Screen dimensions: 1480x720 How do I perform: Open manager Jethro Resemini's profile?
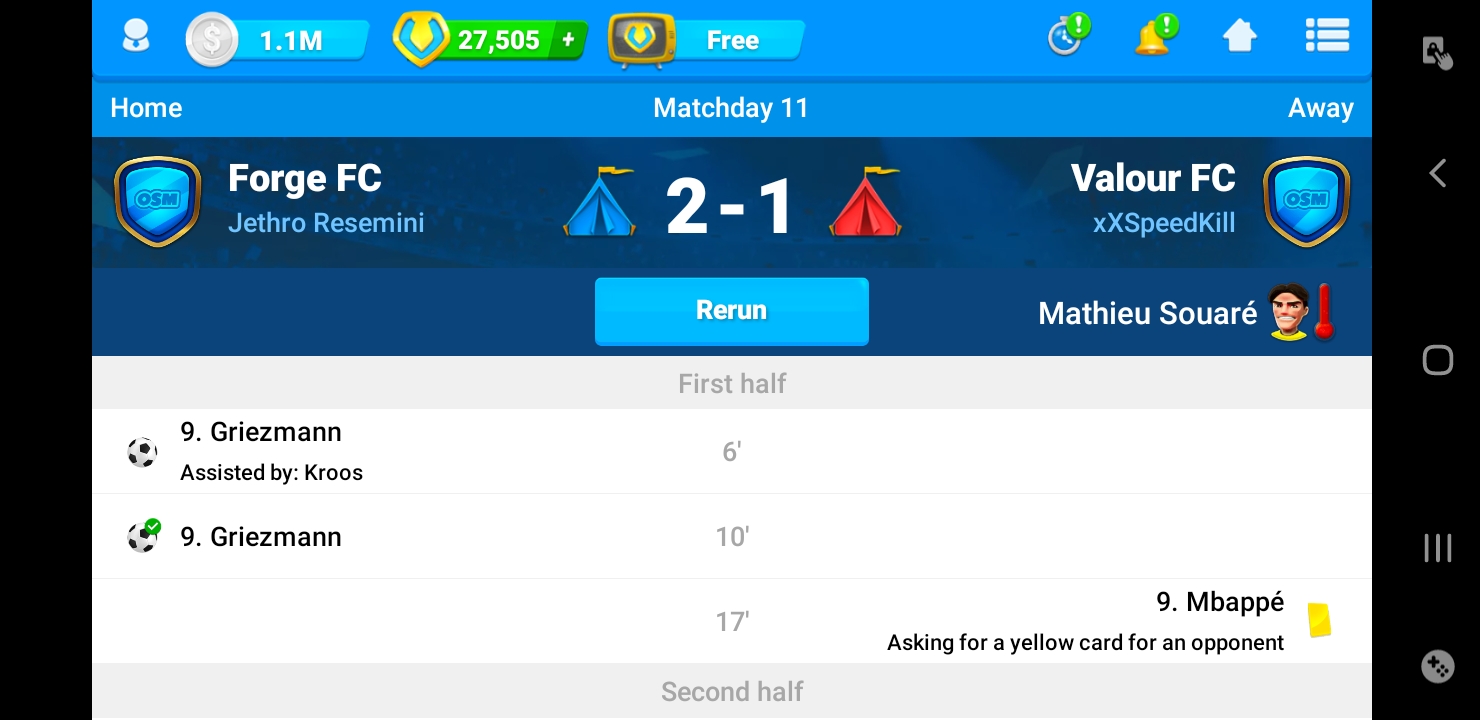pyautogui.click(x=326, y=222)
